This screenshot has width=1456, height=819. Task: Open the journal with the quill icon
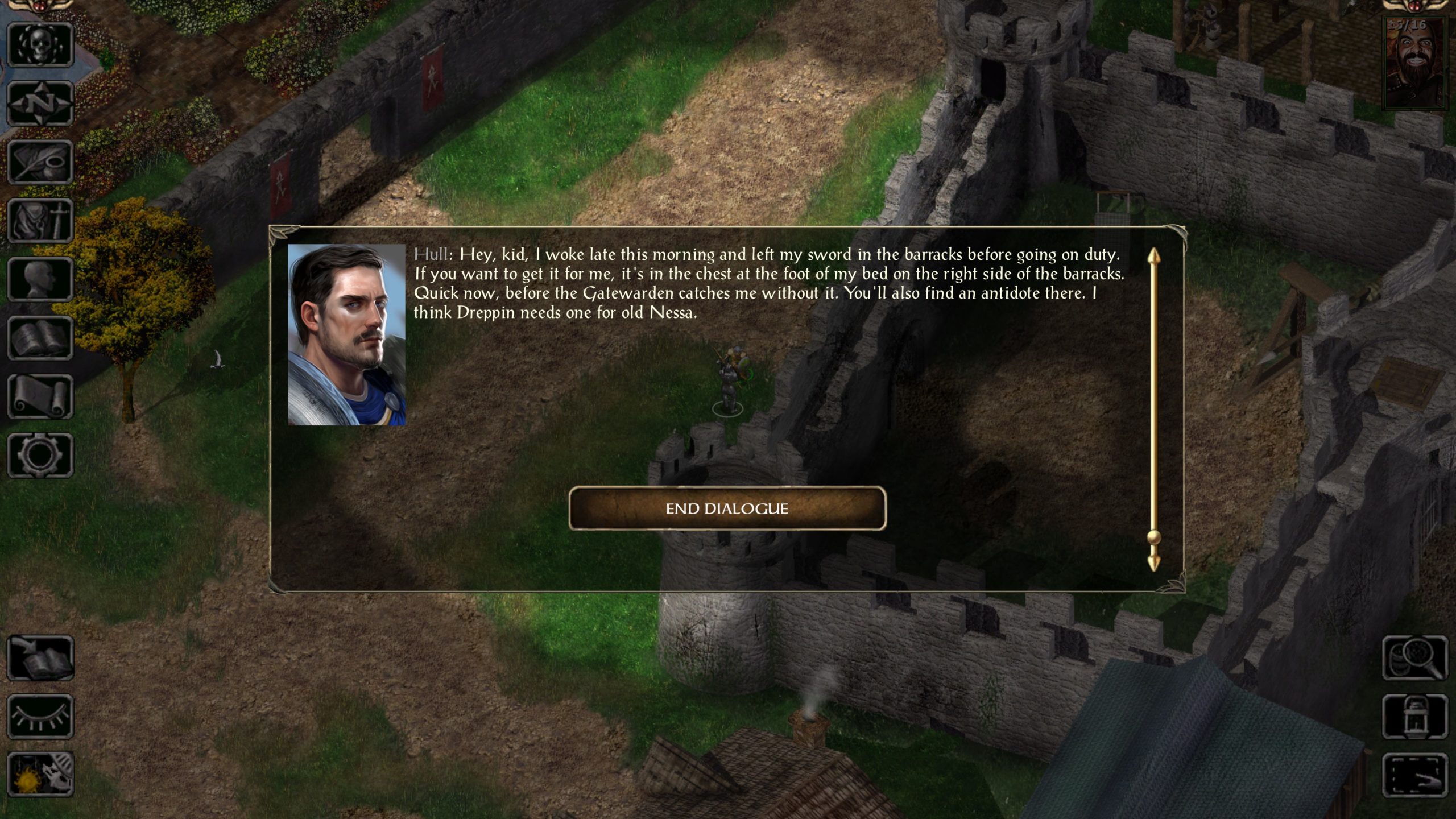(x=40, y=162)
